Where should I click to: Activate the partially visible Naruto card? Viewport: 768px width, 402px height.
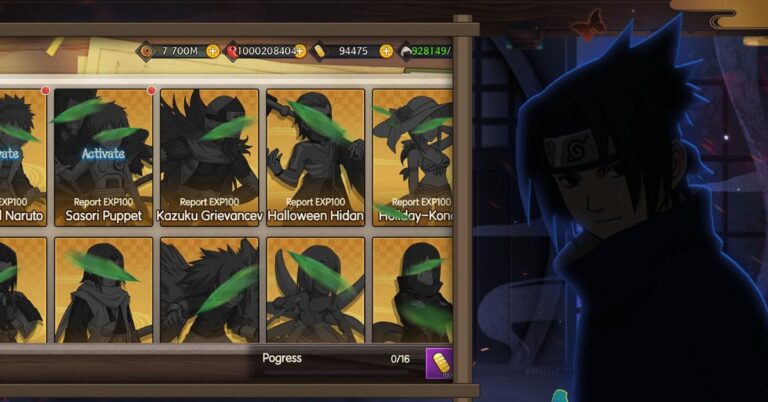10,154
